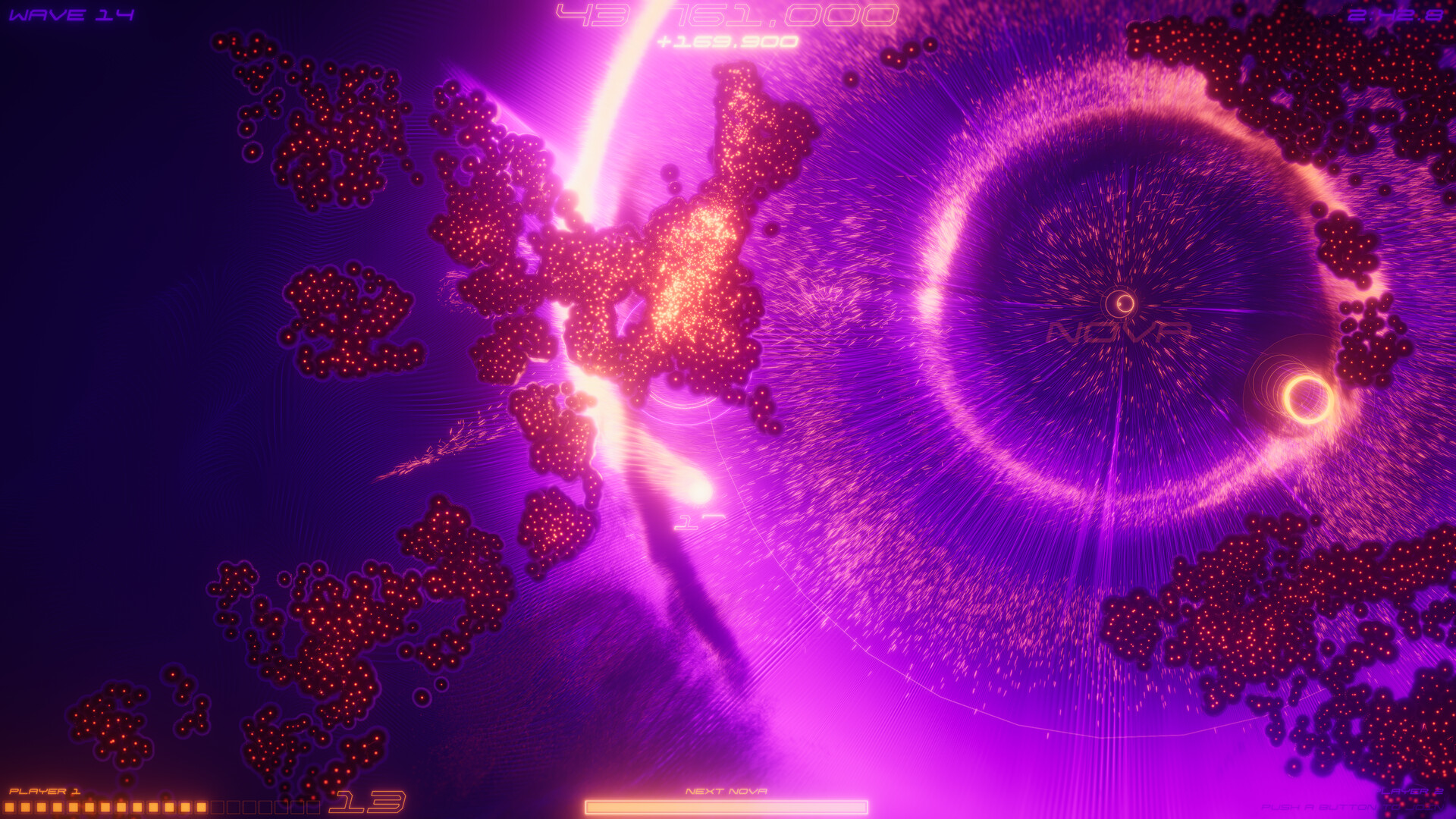Click the 13 lives counter
1456x819 pixels.
tap(368, 802)
